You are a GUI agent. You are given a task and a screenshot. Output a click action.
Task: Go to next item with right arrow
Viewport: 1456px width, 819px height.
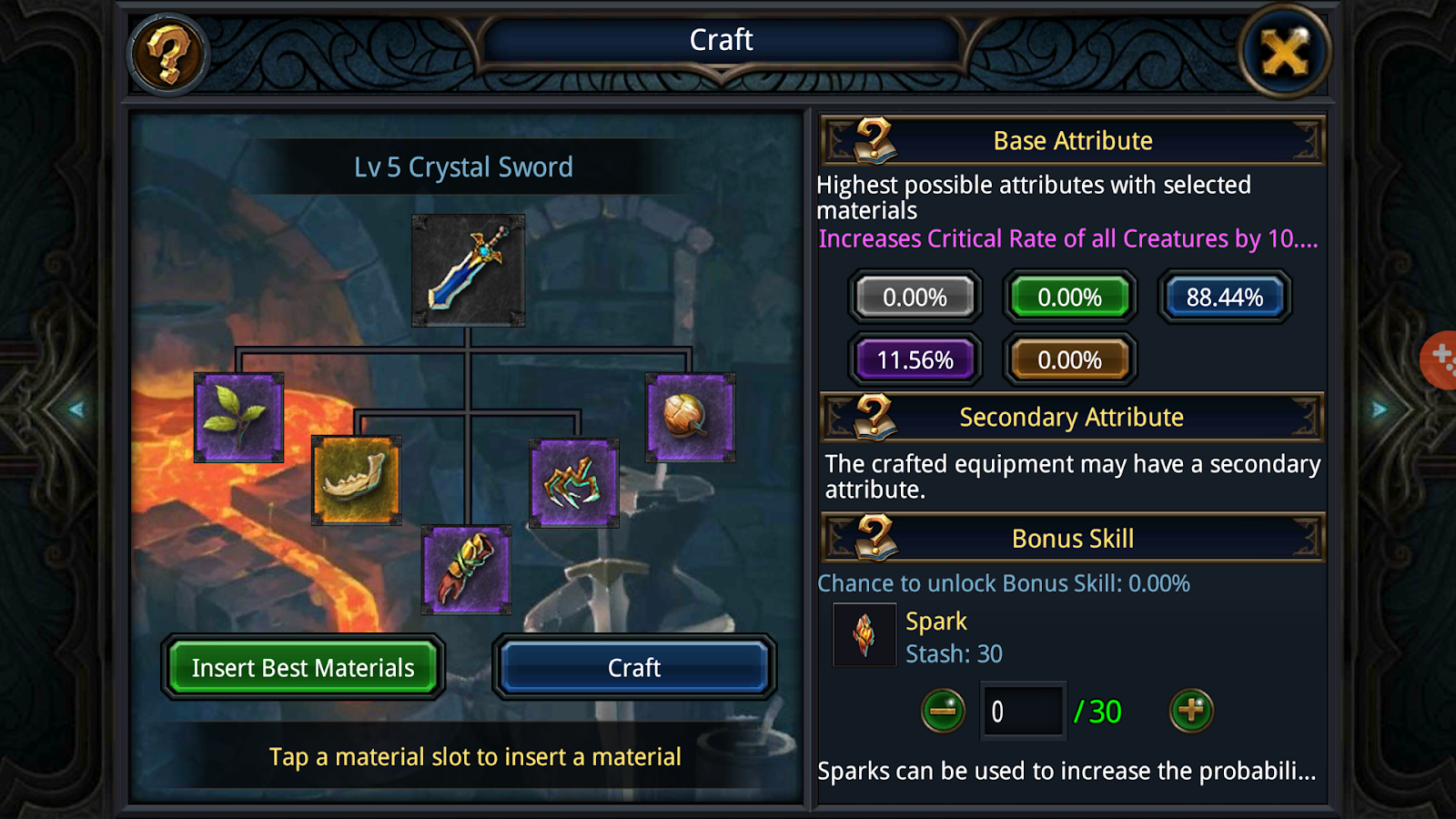(x=1380, y=409)
